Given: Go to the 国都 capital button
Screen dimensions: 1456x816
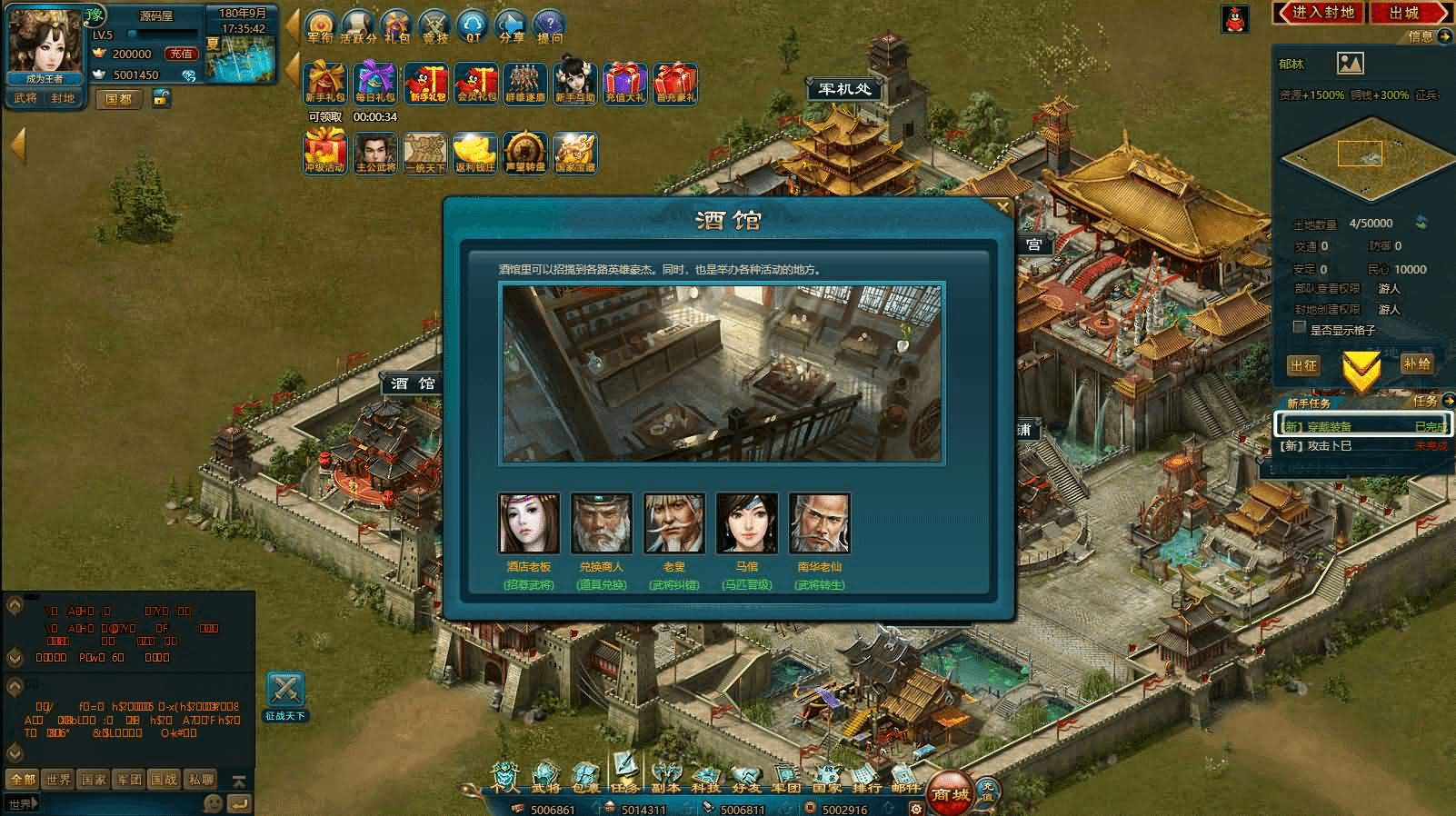Looking at the screenshot, I should (x=119, y=98).
